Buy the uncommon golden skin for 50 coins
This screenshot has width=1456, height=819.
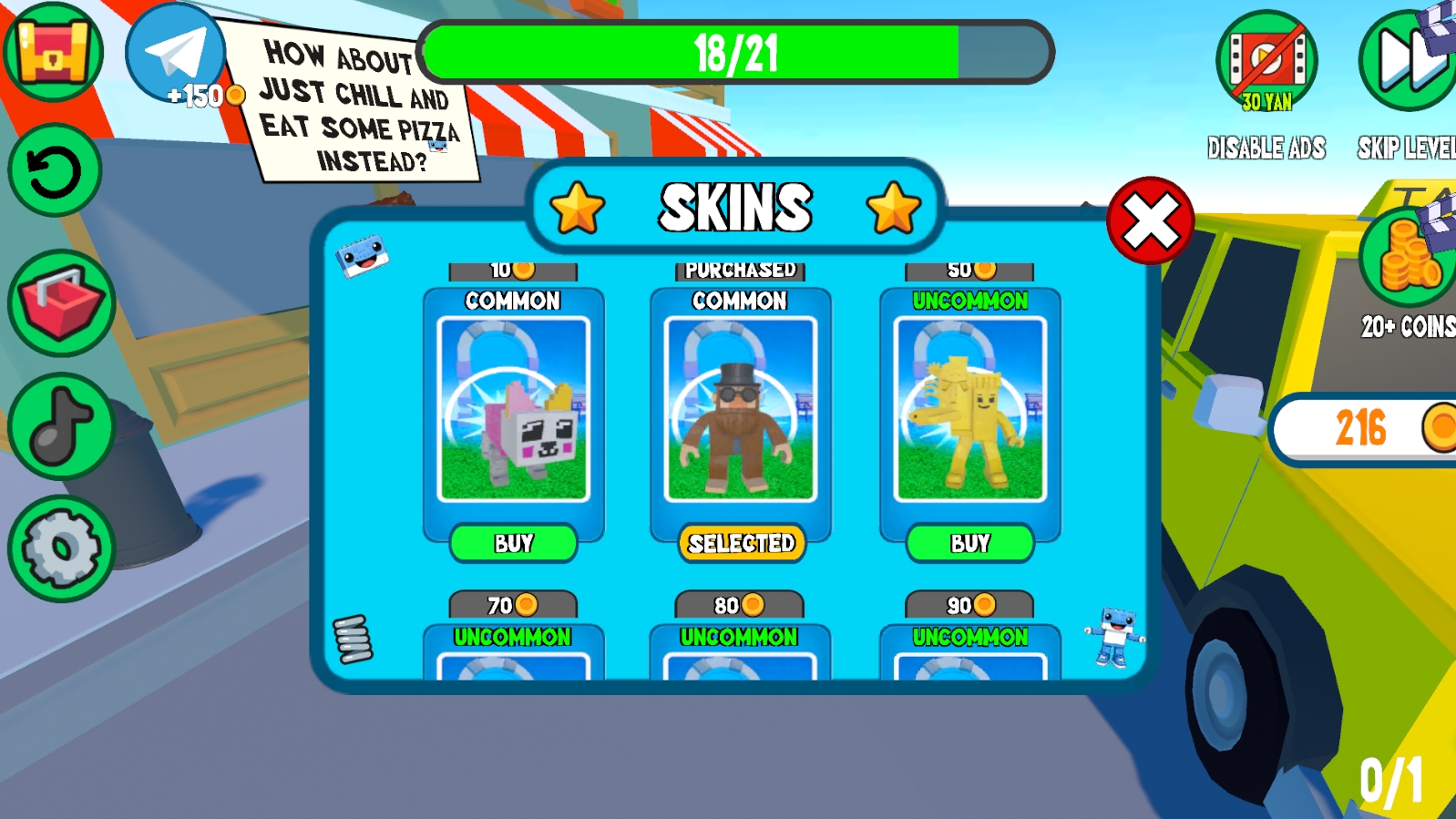pyautogui.click(x=969, y=544)
